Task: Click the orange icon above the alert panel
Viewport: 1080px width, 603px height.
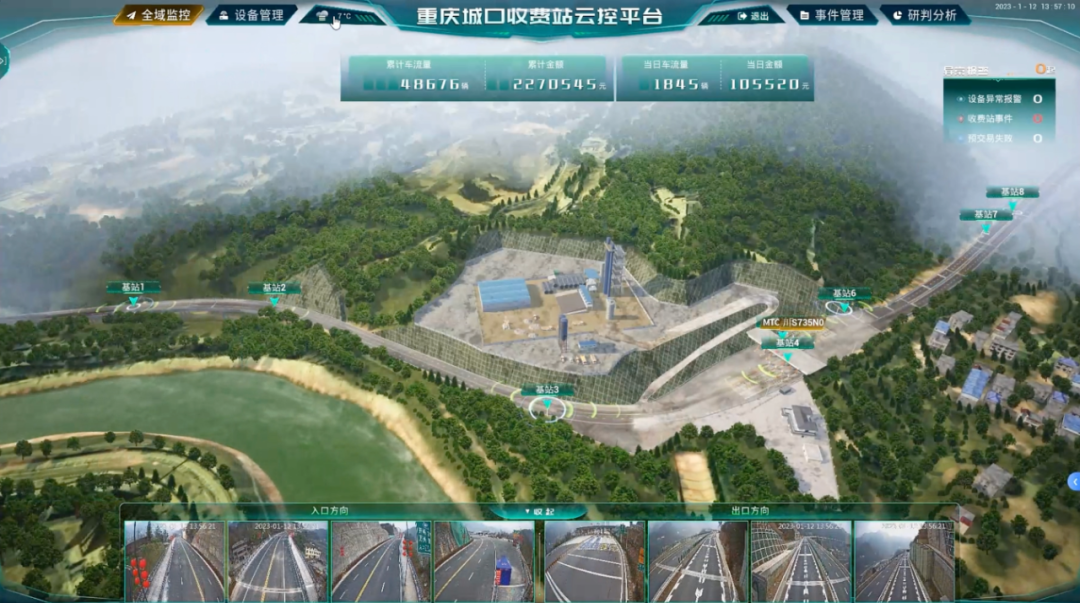Action: tap(1042, 69)
